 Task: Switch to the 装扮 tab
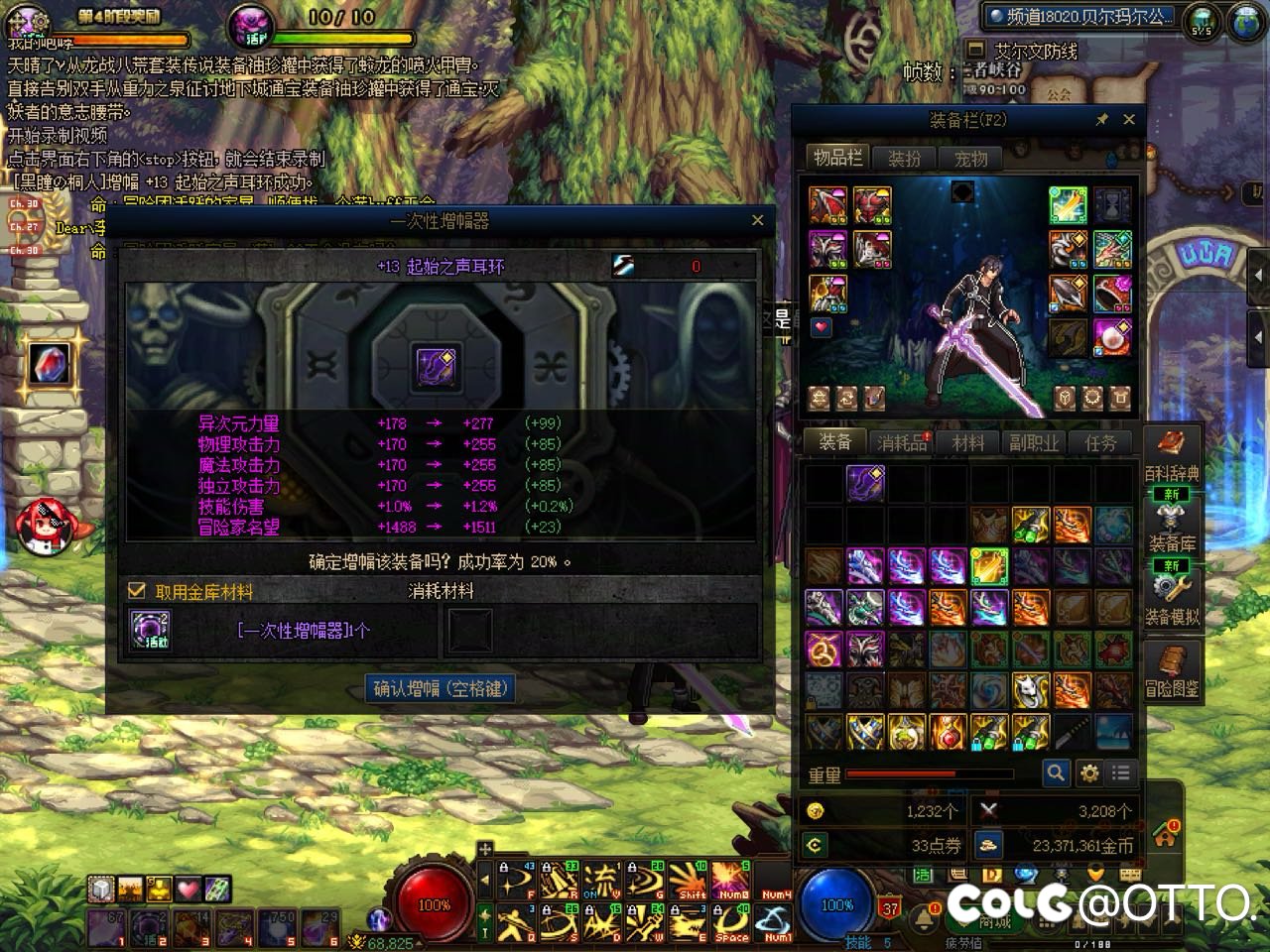[x=904, y=159]
